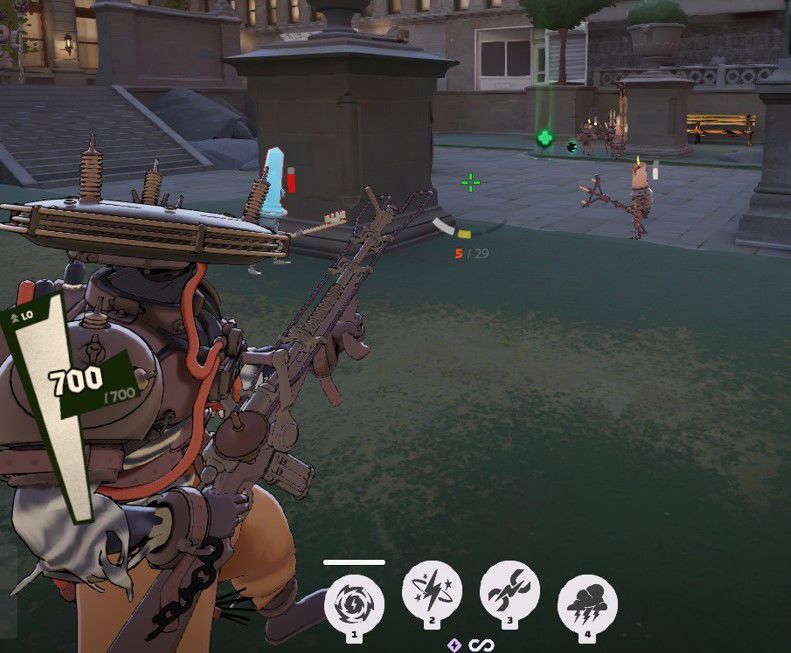
Task: Activate the swirling vortex ability
Action: coord(354,601)
